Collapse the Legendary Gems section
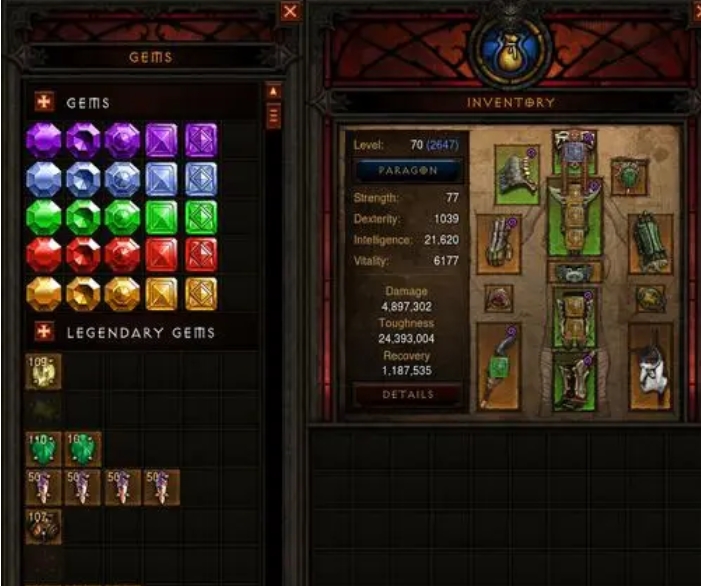This screenshot has height=586, width=701. click(44, 331)
